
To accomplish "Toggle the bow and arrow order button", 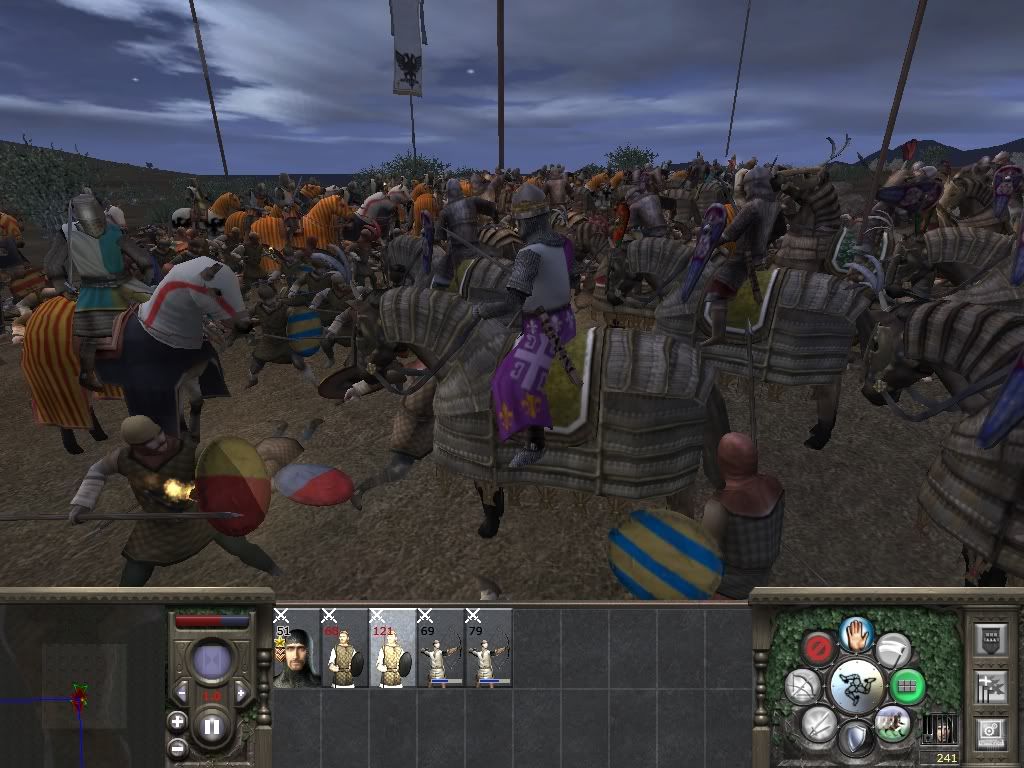I will [803, 686].
